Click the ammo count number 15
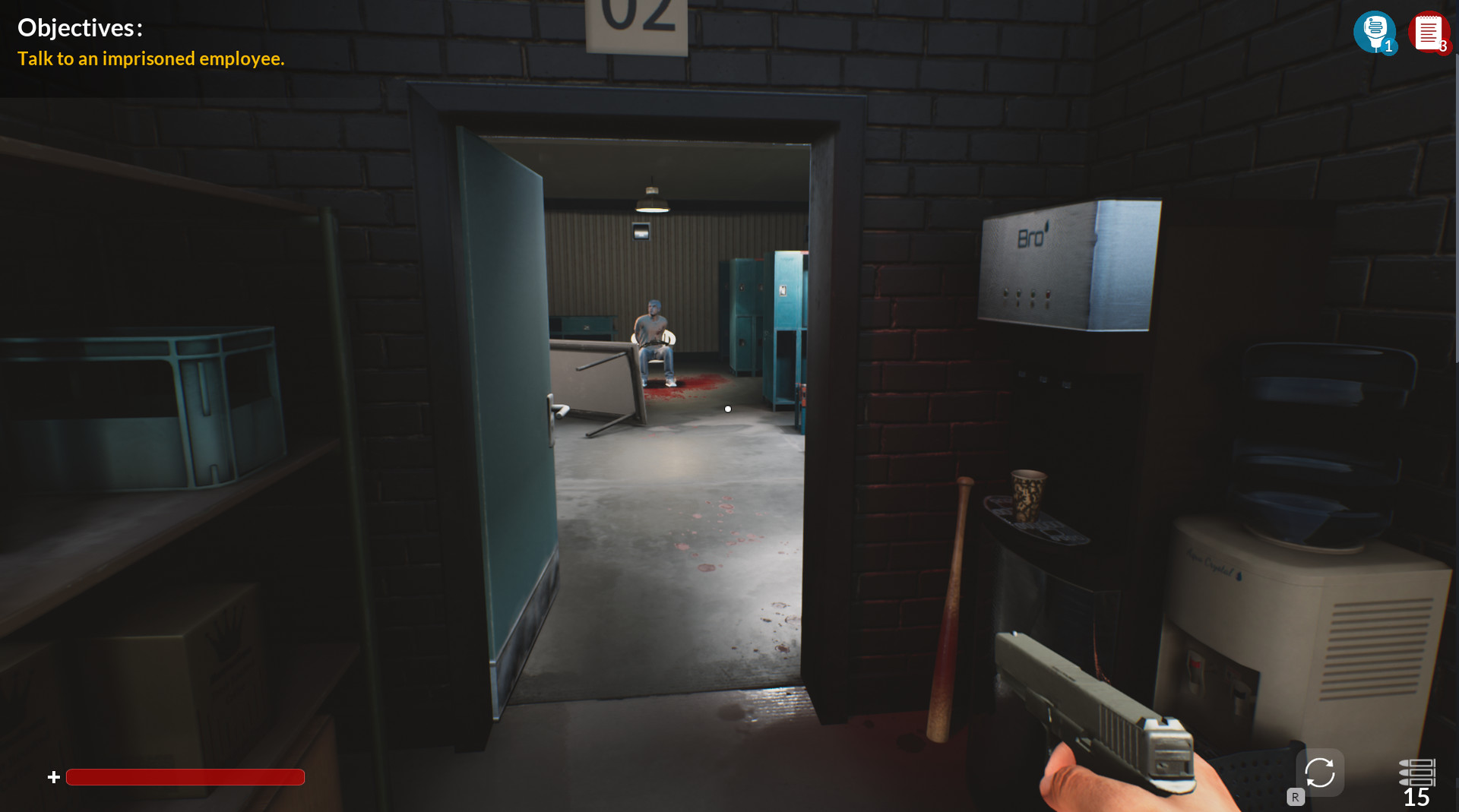Screen dimensions: 1459x812 1415,797
